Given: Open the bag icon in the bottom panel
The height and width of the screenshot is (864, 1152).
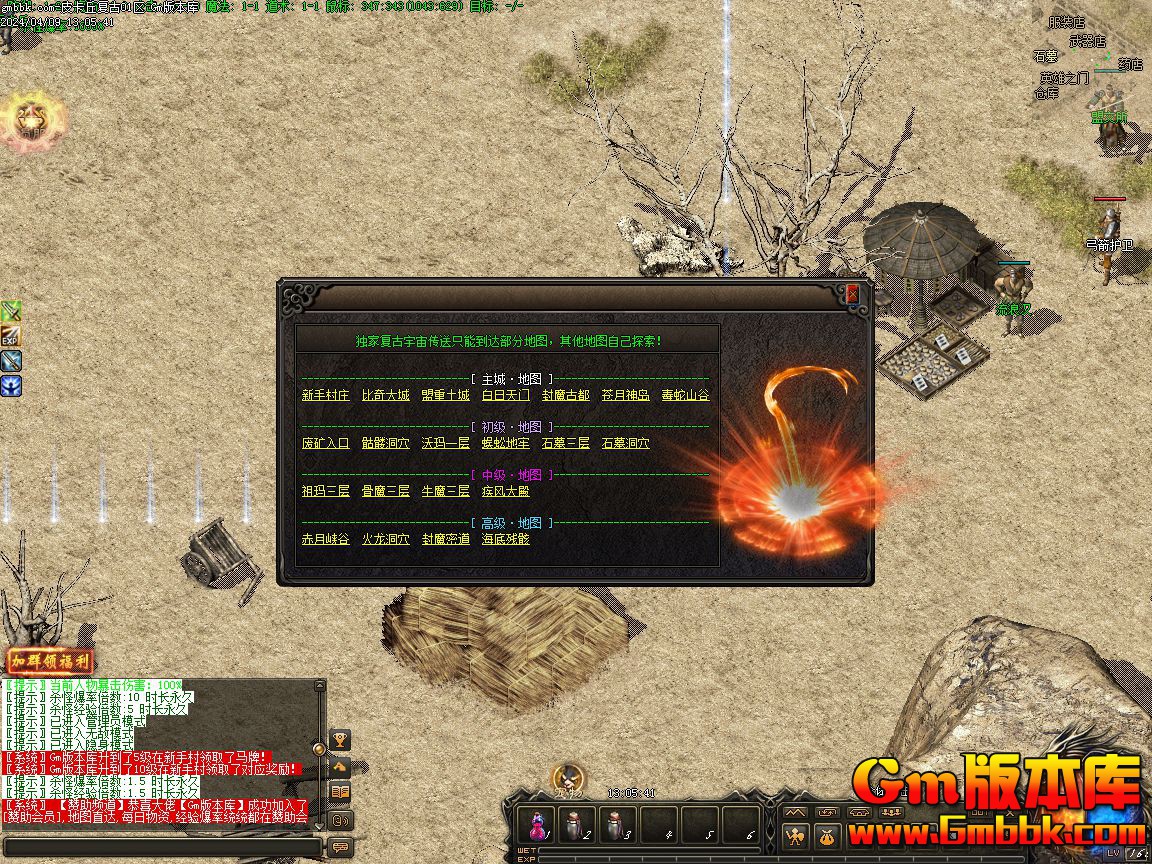Looking at the screenshot, I should [x=826, y=836].
